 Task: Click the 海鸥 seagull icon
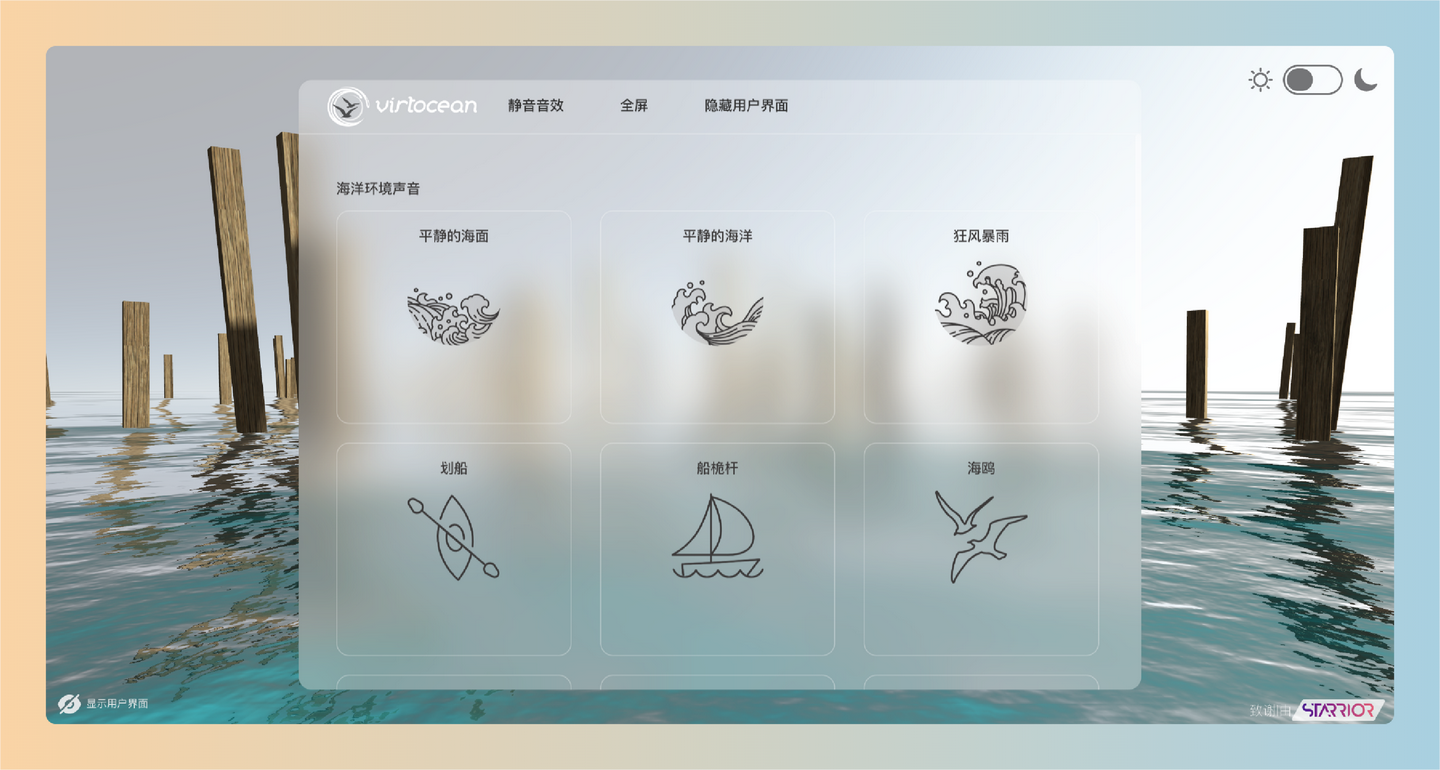[980, 535]
